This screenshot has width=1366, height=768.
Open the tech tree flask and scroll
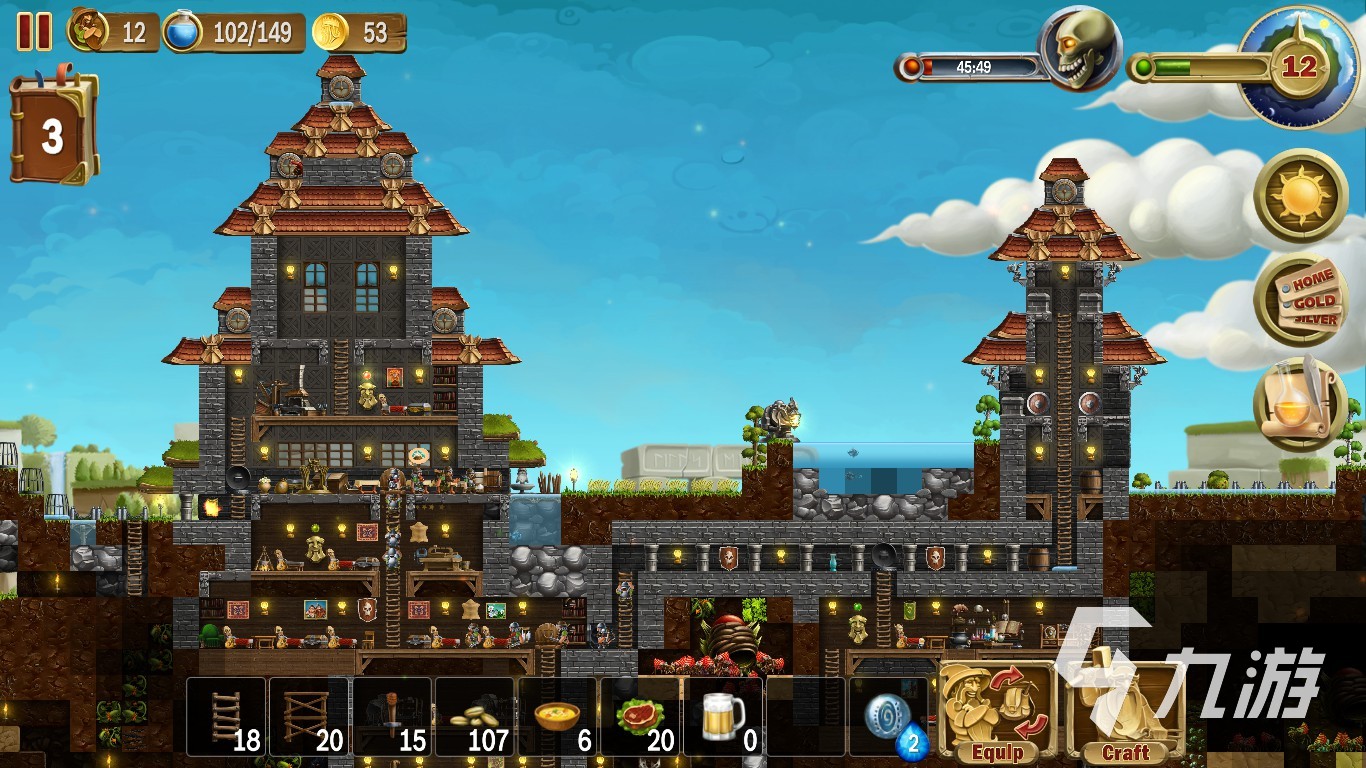click(1300, 404)
